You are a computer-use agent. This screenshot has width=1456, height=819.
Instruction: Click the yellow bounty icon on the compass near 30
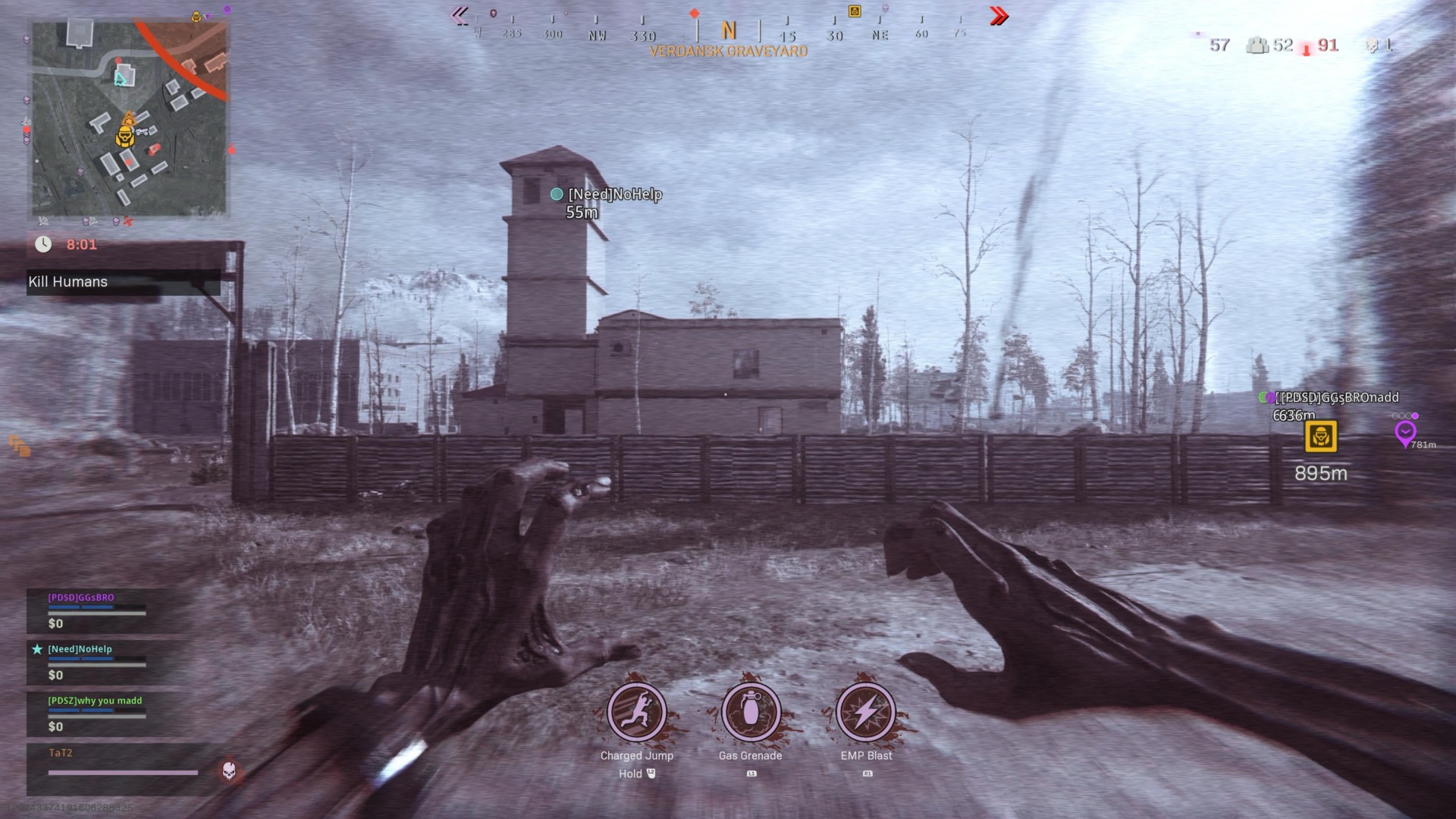pyautogui.click(x=854, y=12)
